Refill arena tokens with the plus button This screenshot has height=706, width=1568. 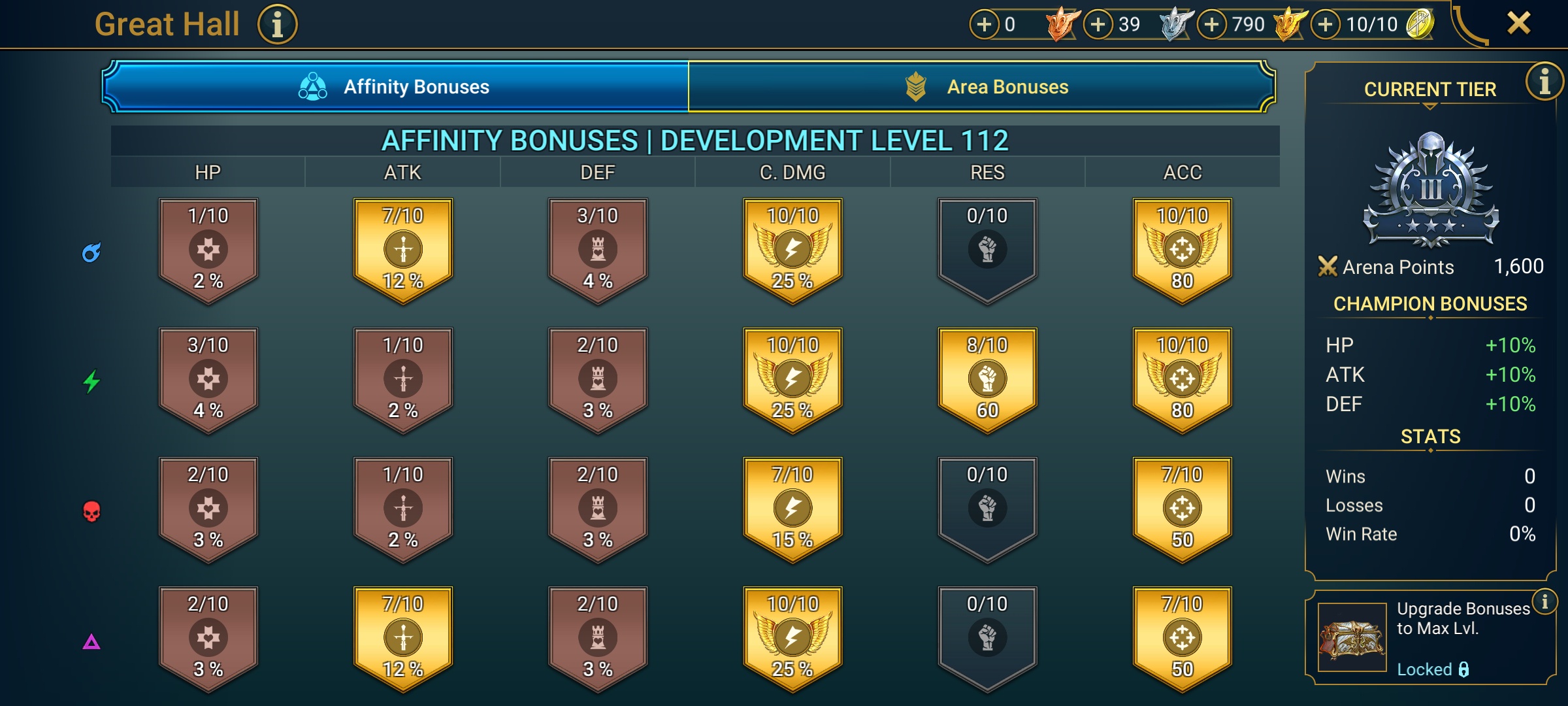tap(1326, 25)
